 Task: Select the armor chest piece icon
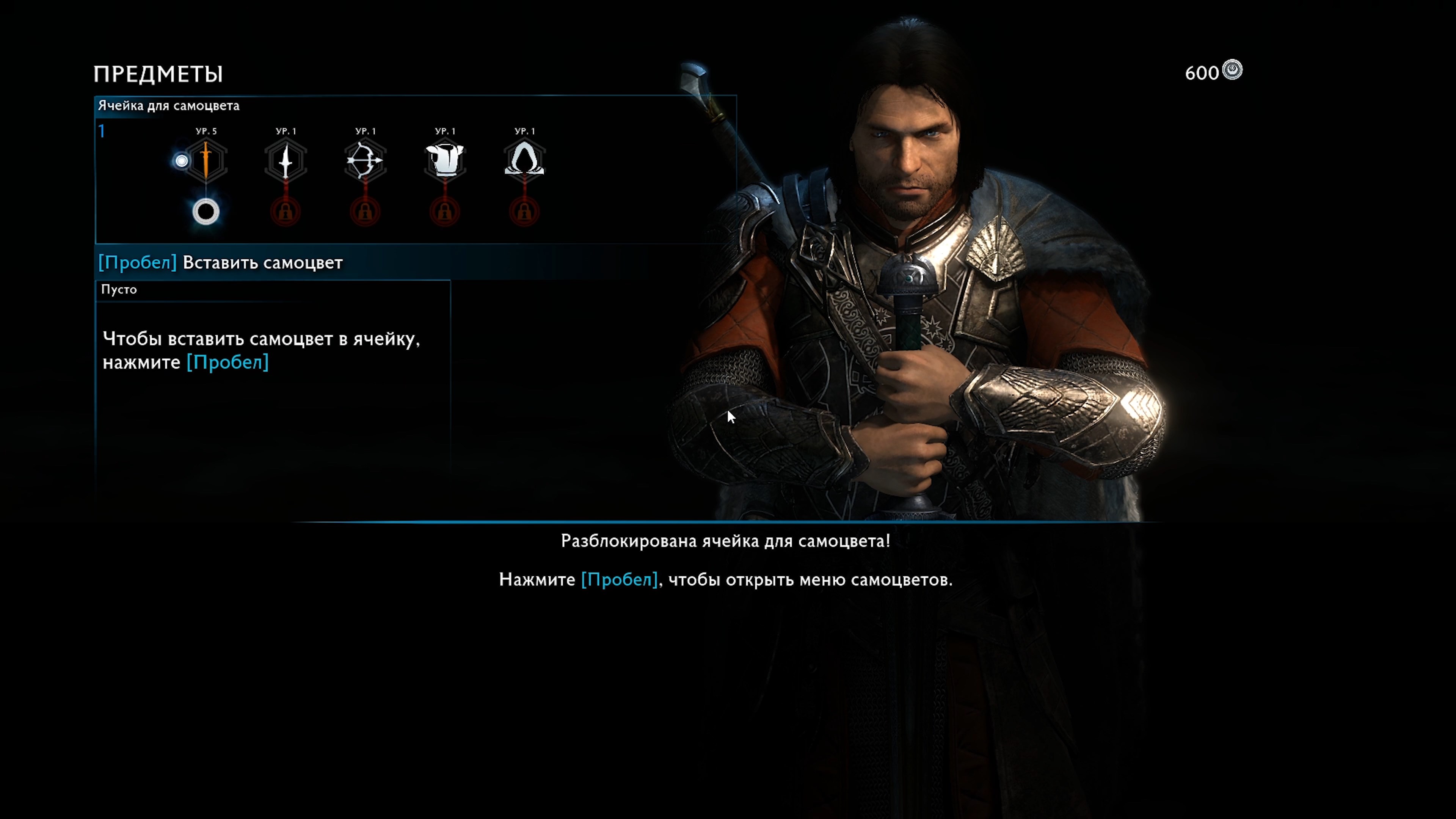[445, 160]
